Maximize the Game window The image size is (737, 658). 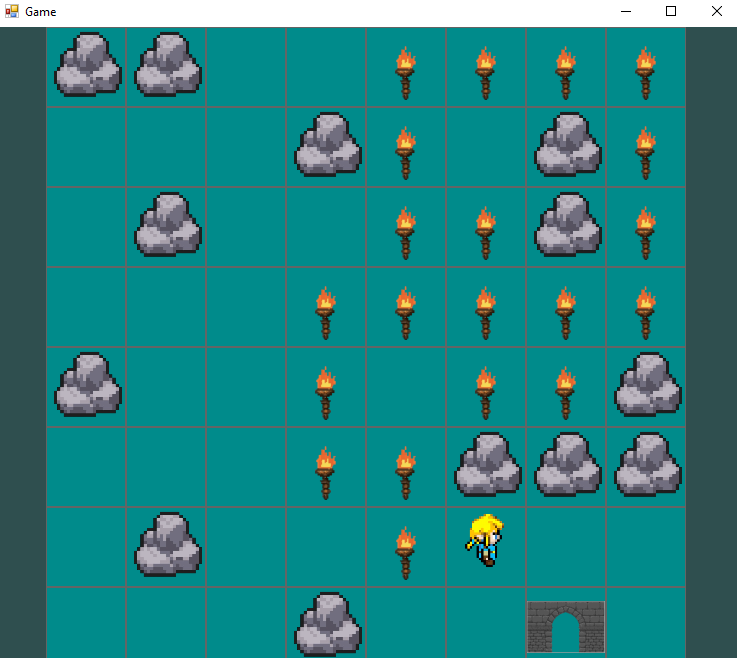pos(671,12)
